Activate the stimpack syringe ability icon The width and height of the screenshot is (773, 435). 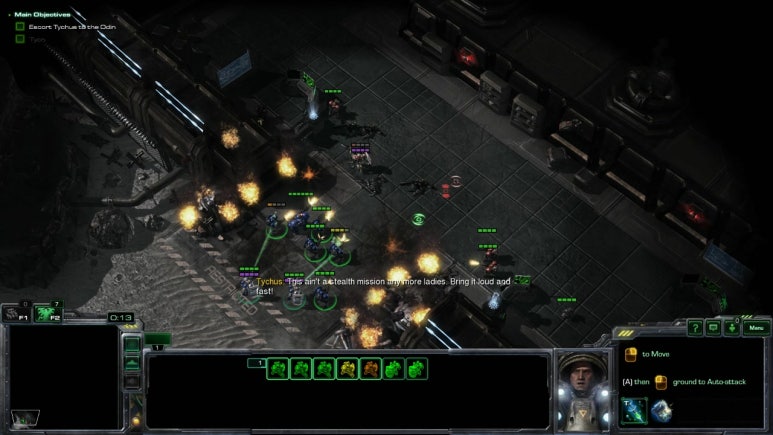coord(633,410)
